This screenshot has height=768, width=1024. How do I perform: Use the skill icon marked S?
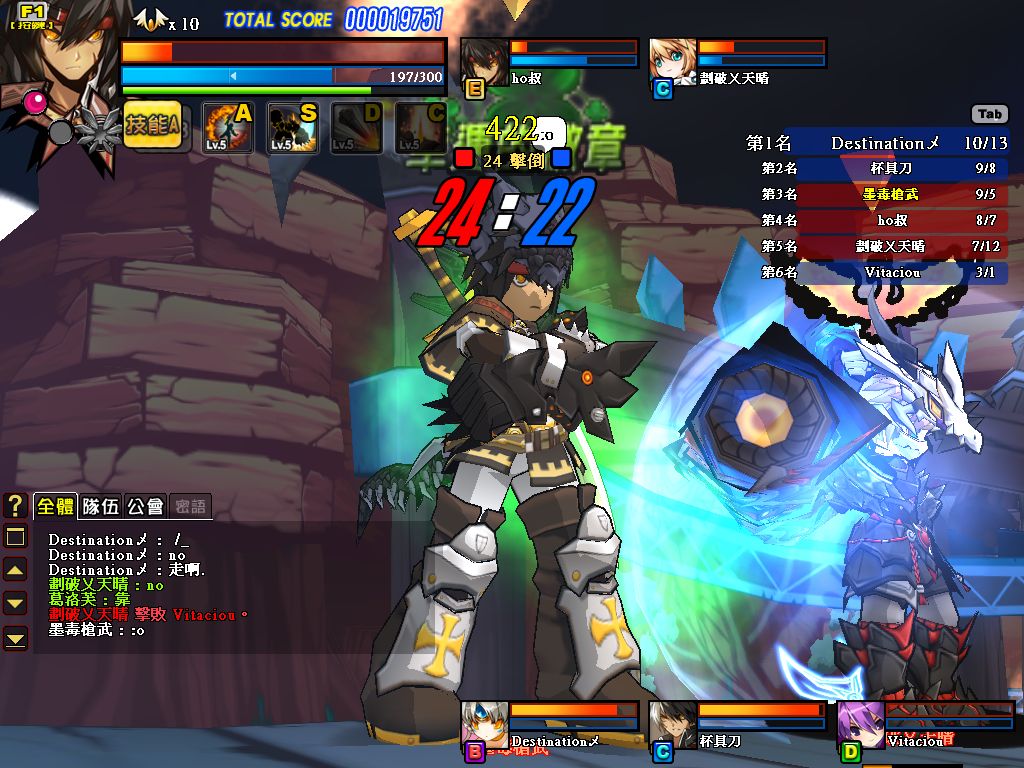pos(292,127)
